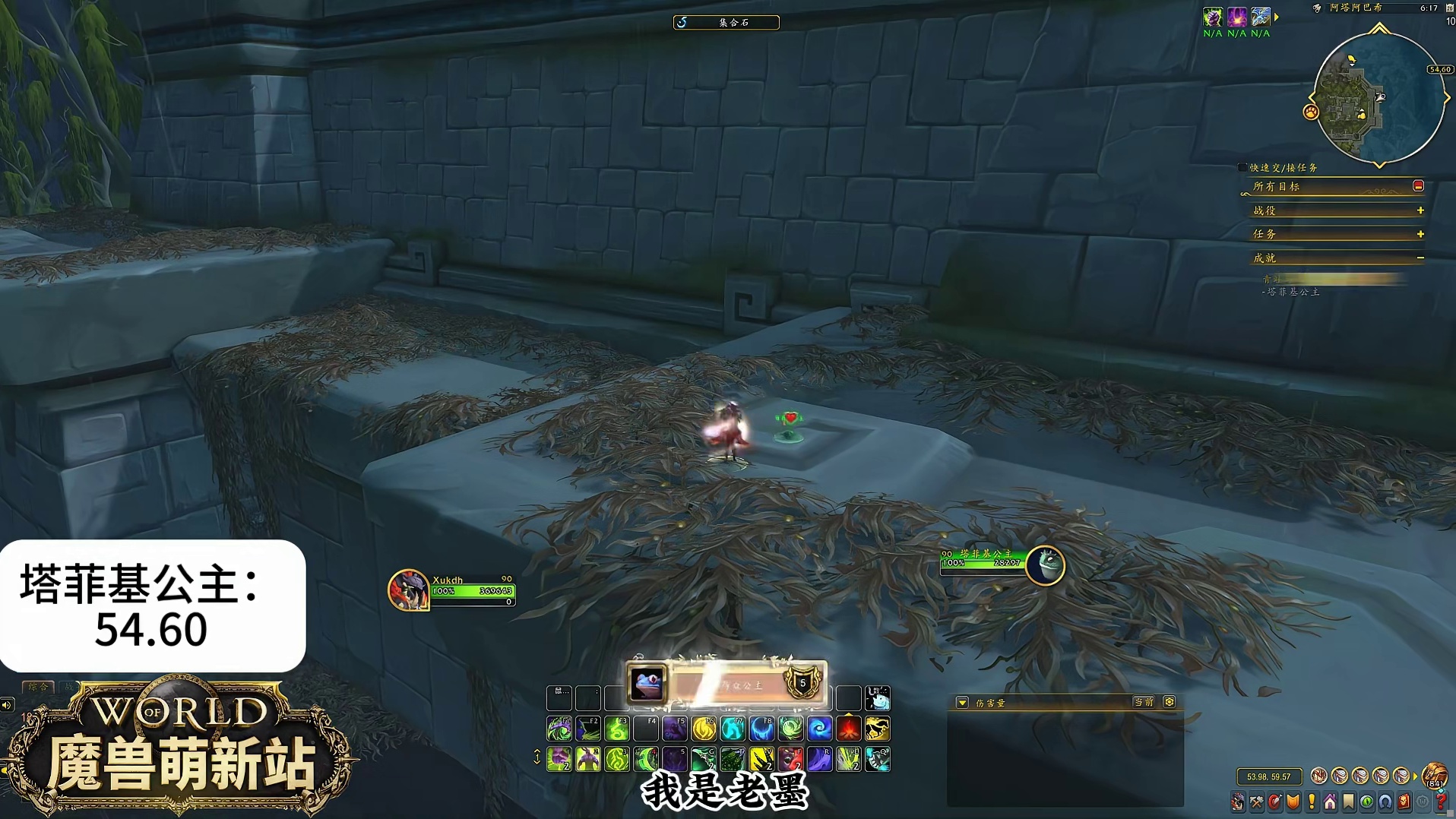Click the 当前 segment button on damage meter

(x=1144, y=702)
